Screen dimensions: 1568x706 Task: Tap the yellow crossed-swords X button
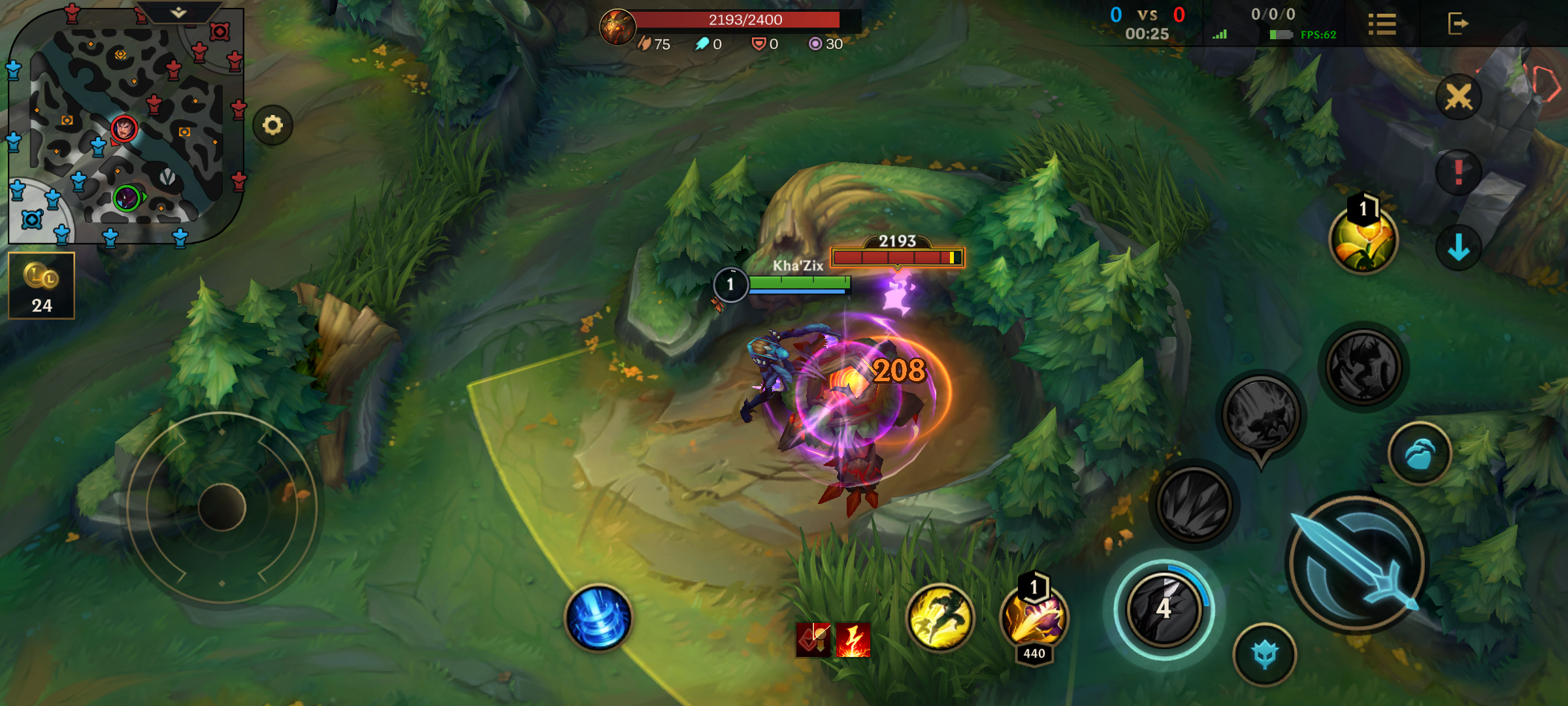pyautogui.click(x=1458, y=98)
